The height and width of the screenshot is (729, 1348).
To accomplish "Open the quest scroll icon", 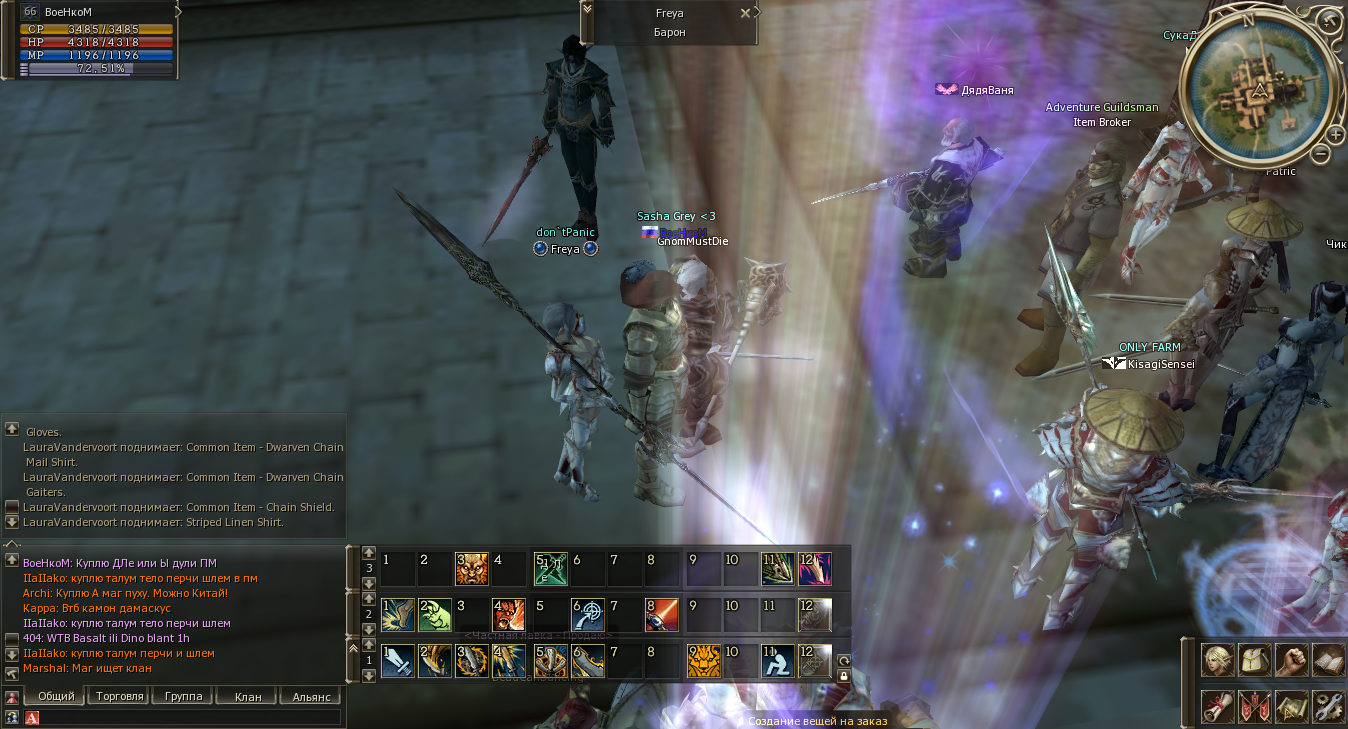I will [x=1217, y=705].
